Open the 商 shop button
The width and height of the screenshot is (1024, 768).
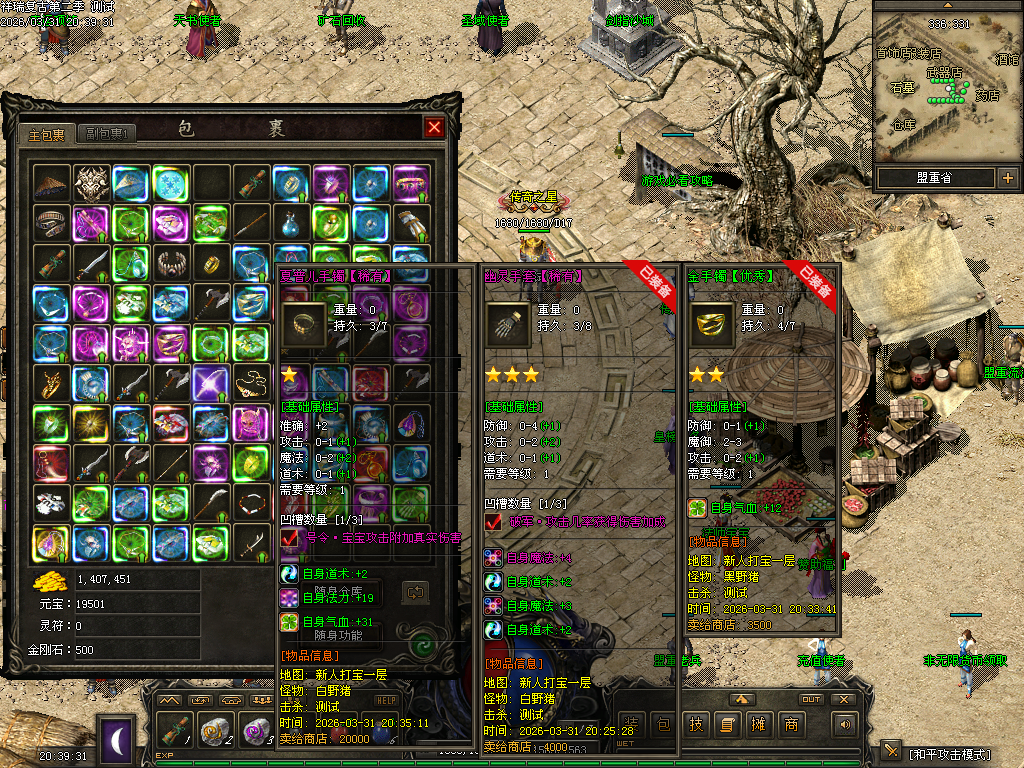(x=791, y=725)
